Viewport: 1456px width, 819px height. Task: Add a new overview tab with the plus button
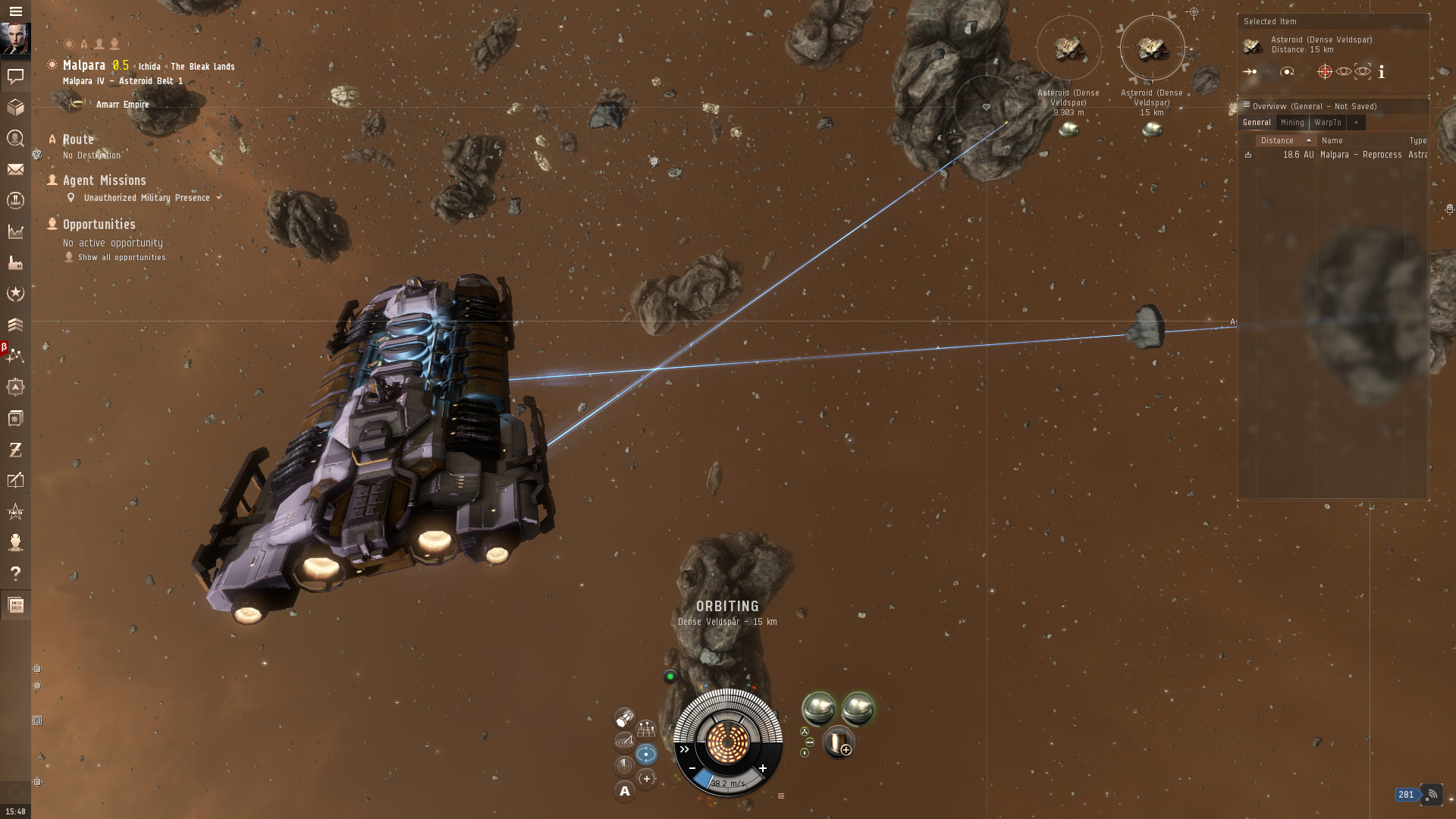[x=1357, y=122]
